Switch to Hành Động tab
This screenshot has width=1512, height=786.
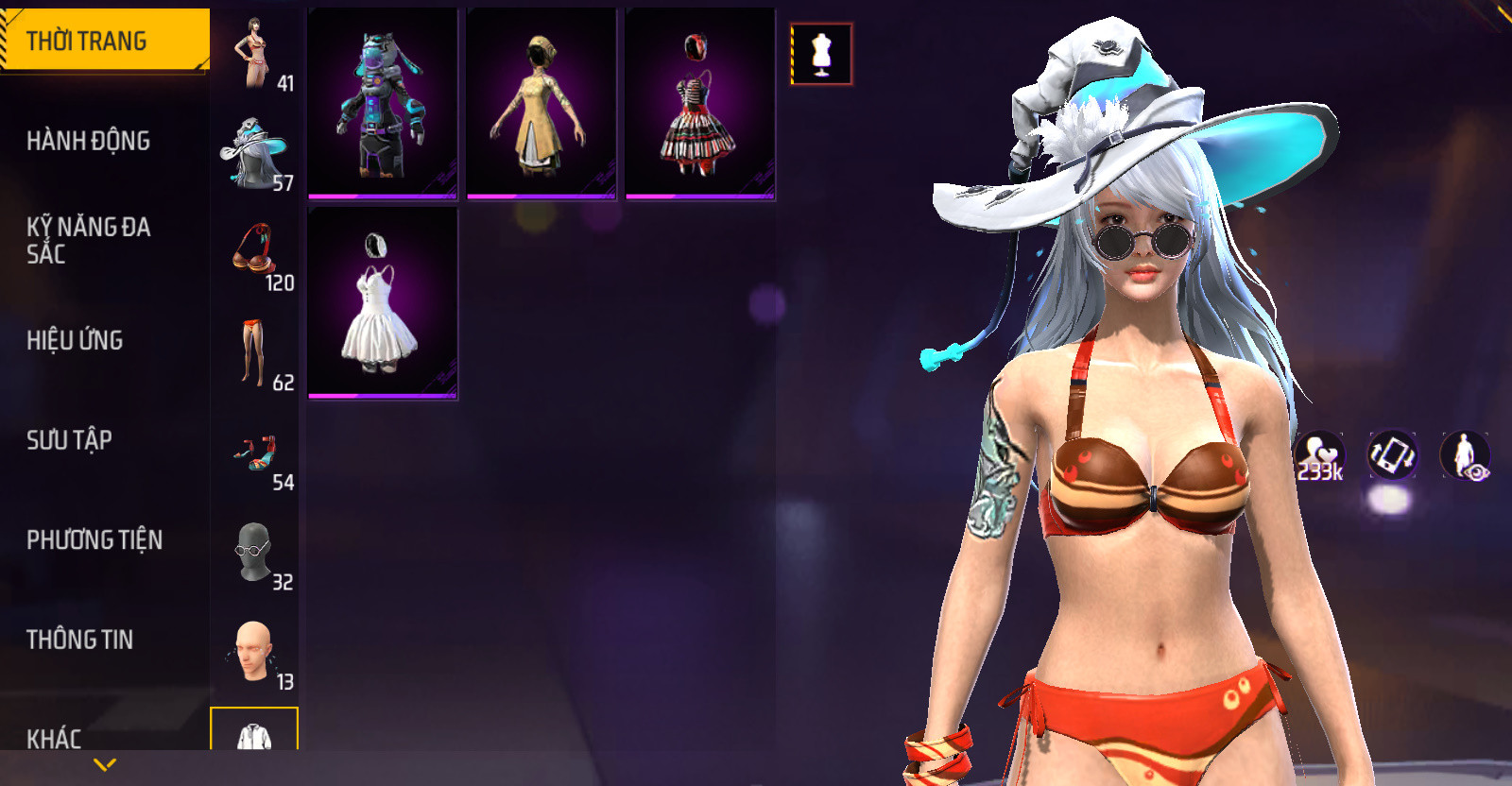point(89,141)
